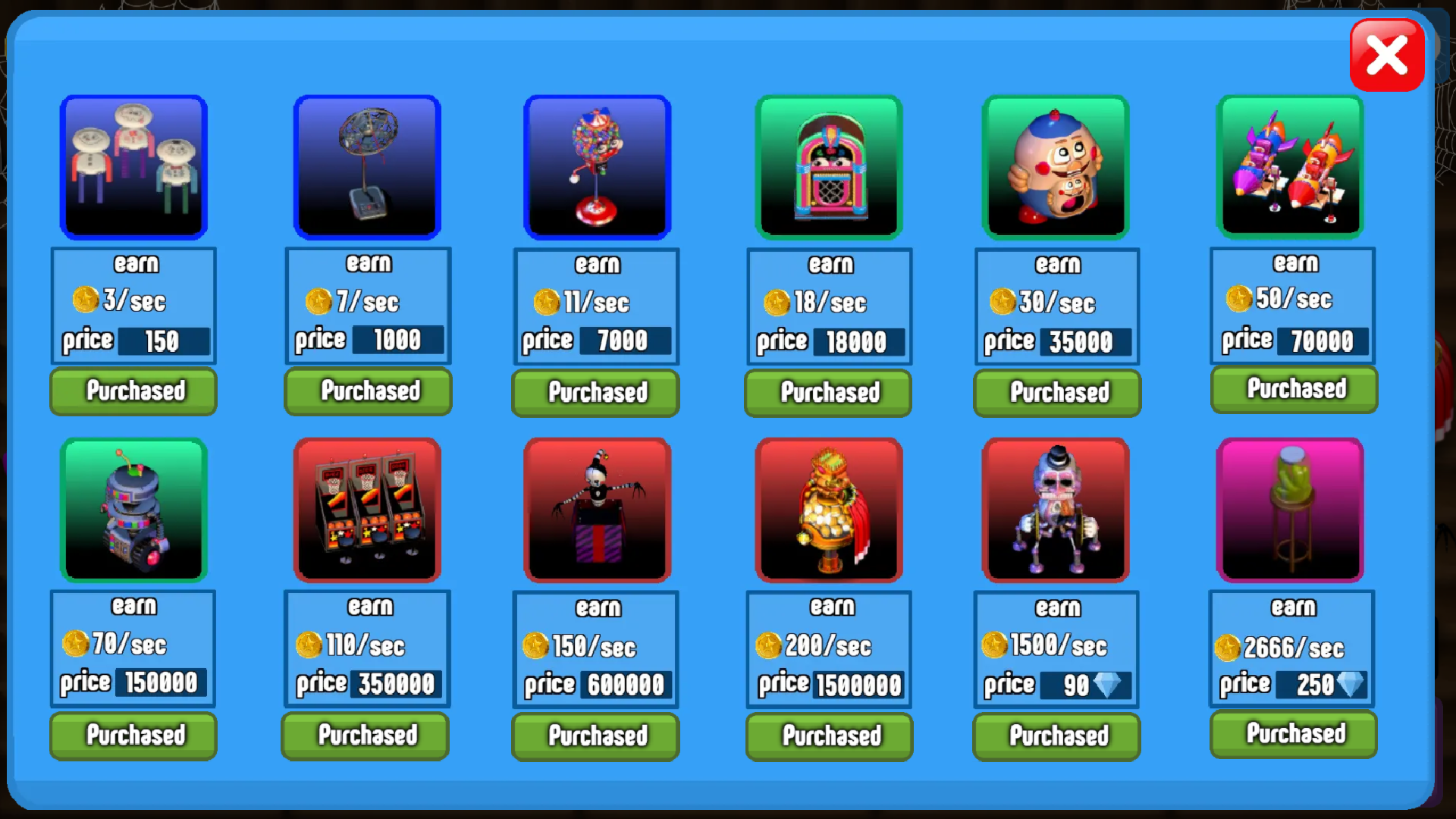Image resolution: width=1456 pixels, height=819 pixels.
Task: Open the jack-in-the-box item icon
Action: click(x=596, y=510)
